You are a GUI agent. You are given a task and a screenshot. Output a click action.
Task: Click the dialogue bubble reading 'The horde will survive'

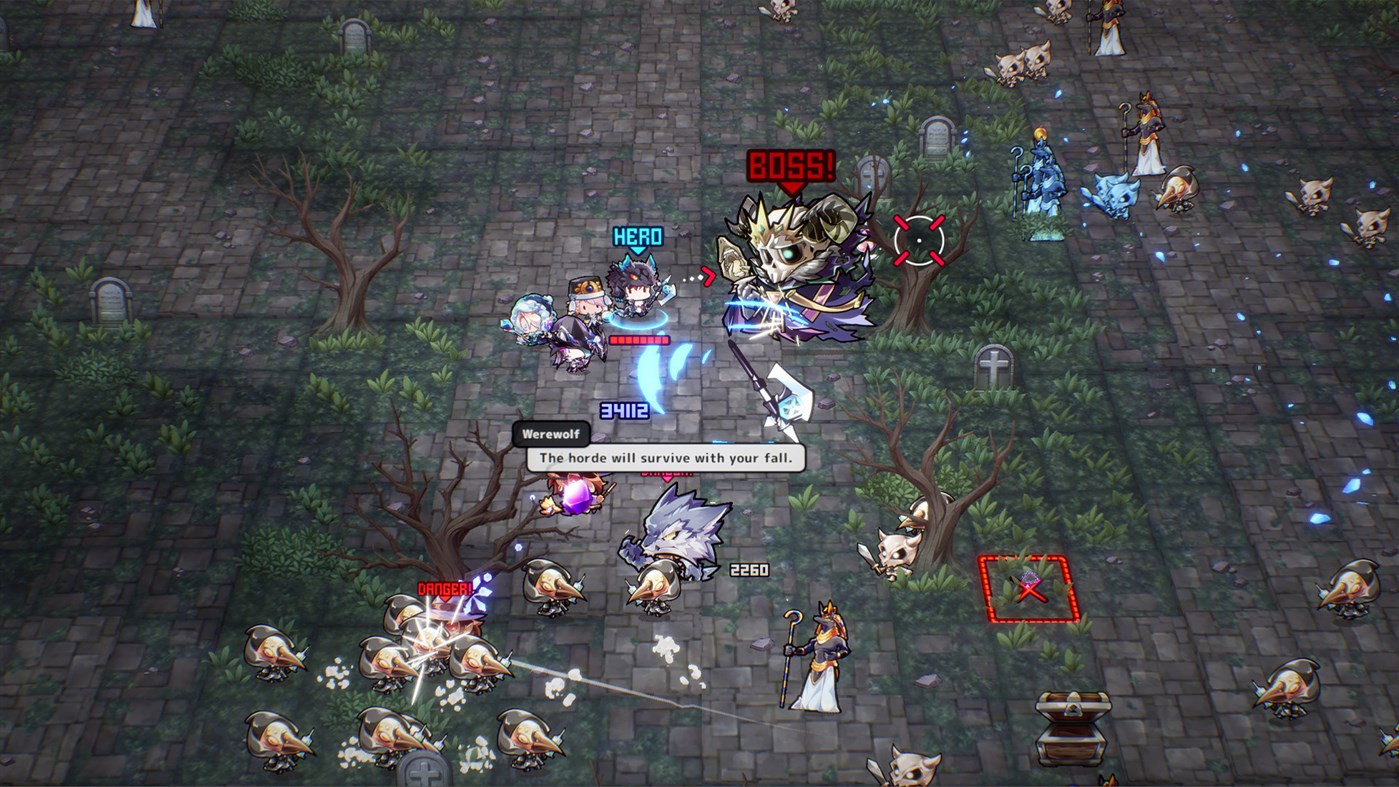click(663, 457)
